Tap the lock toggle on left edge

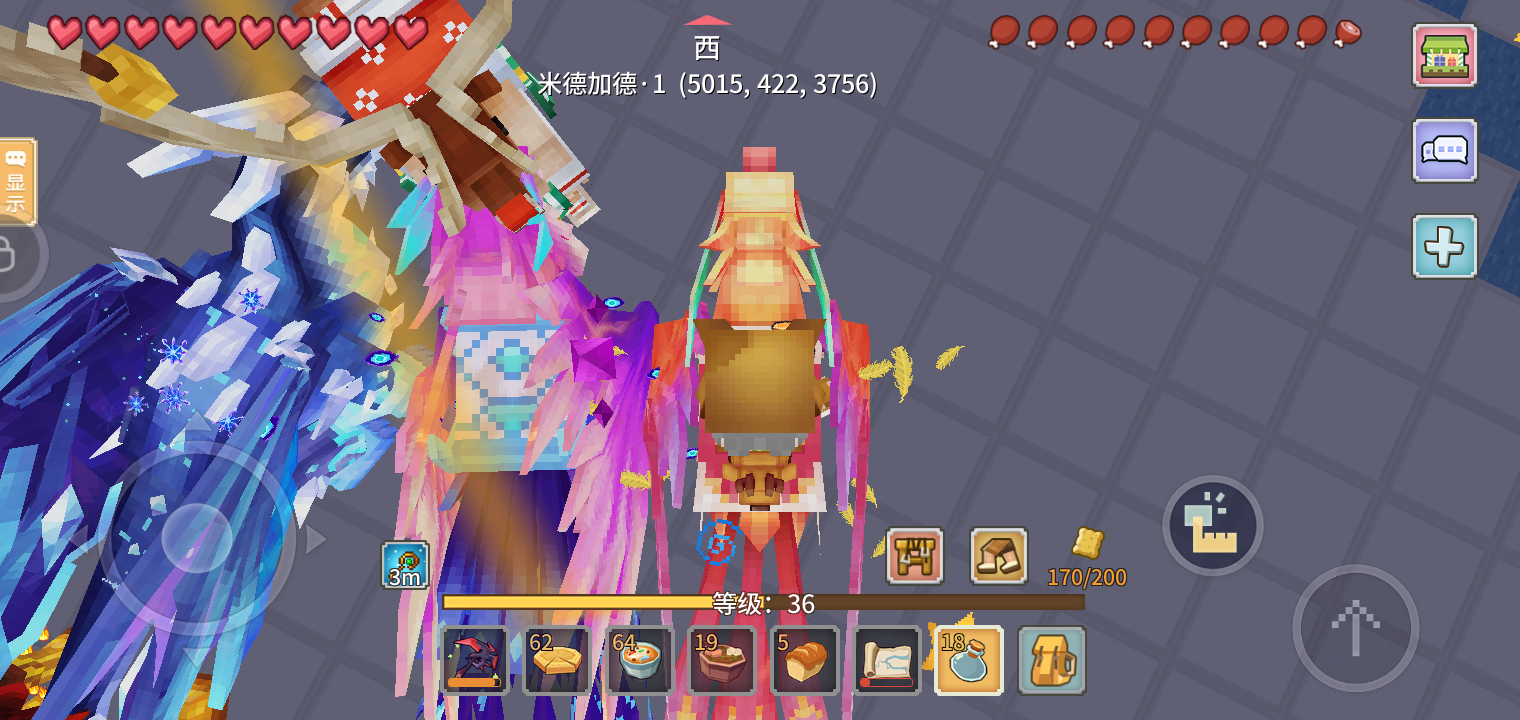pyautogui.click(x=8, y=253)
